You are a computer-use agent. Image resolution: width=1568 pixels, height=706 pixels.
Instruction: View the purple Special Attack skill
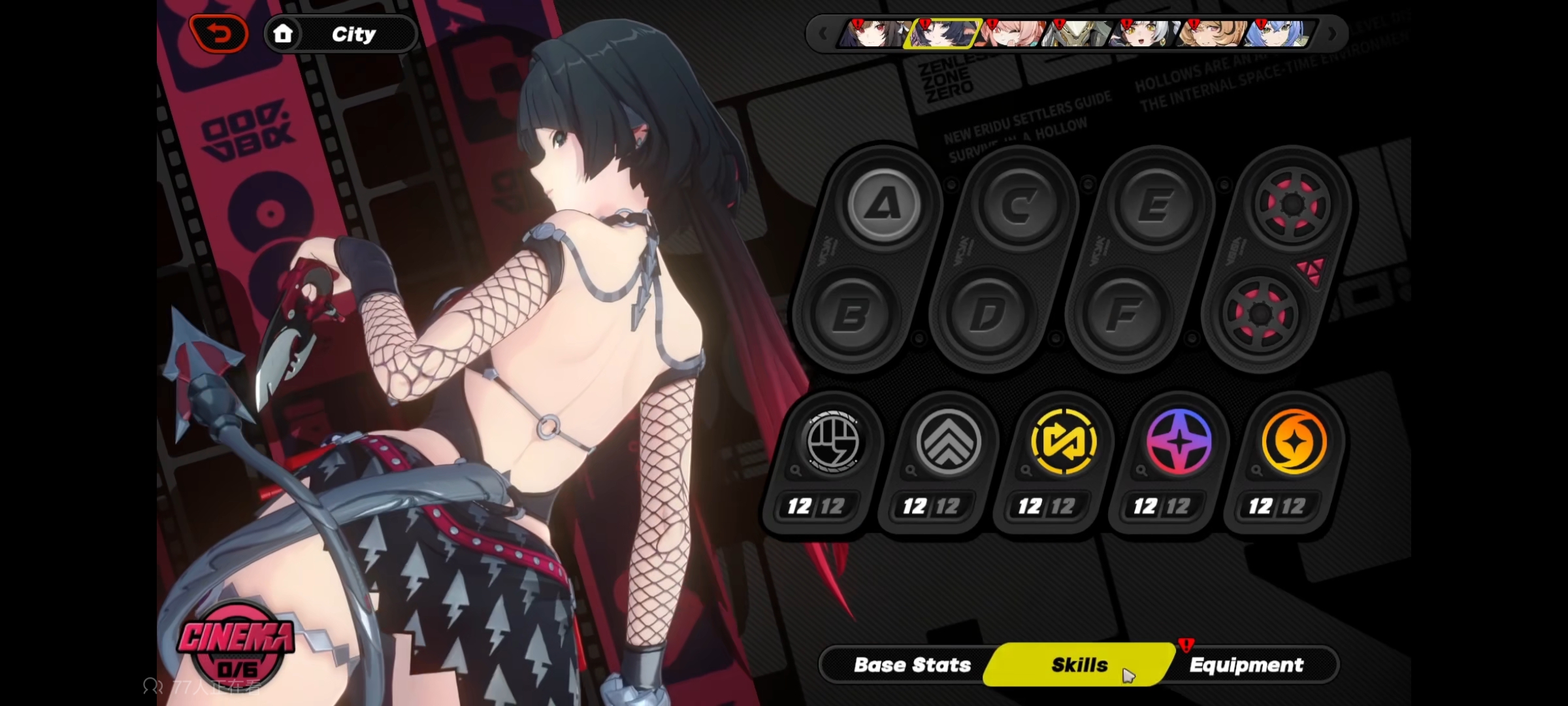coord(1179,443)
